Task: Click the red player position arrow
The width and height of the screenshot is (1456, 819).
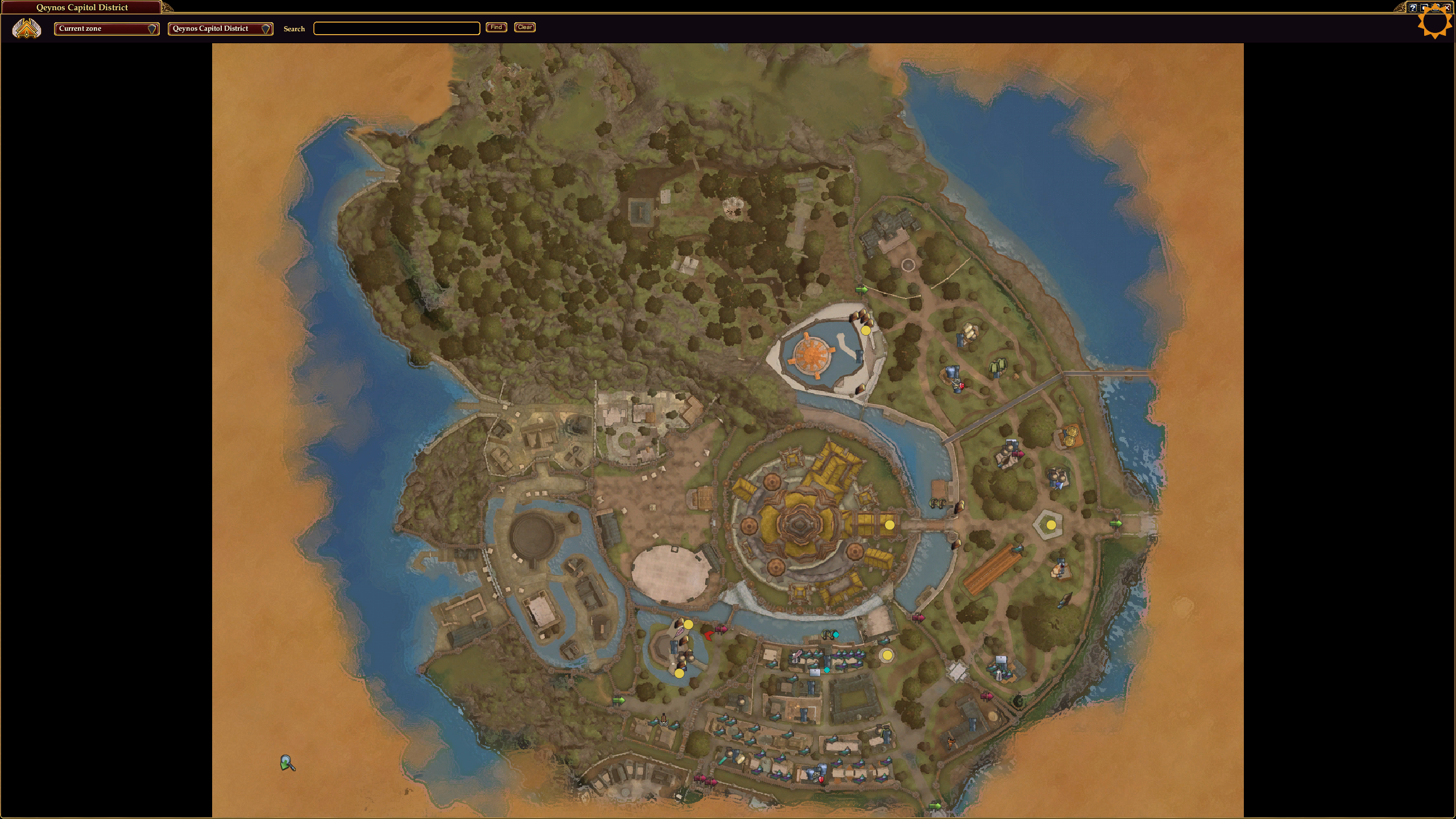Action: pyautogui.click(x=708, y=635)
